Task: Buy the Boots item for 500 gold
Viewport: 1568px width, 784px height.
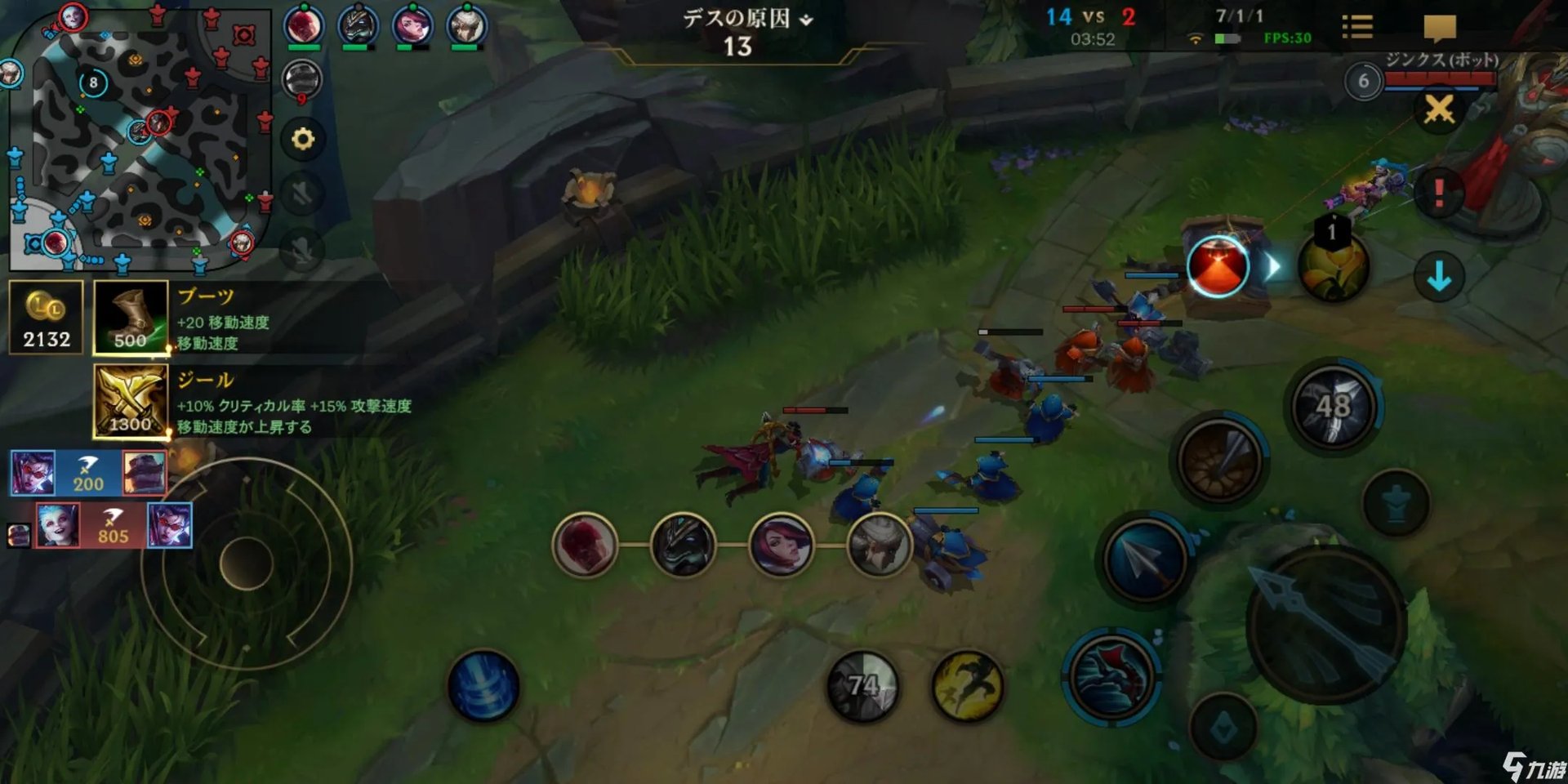Action: point(131,317)
